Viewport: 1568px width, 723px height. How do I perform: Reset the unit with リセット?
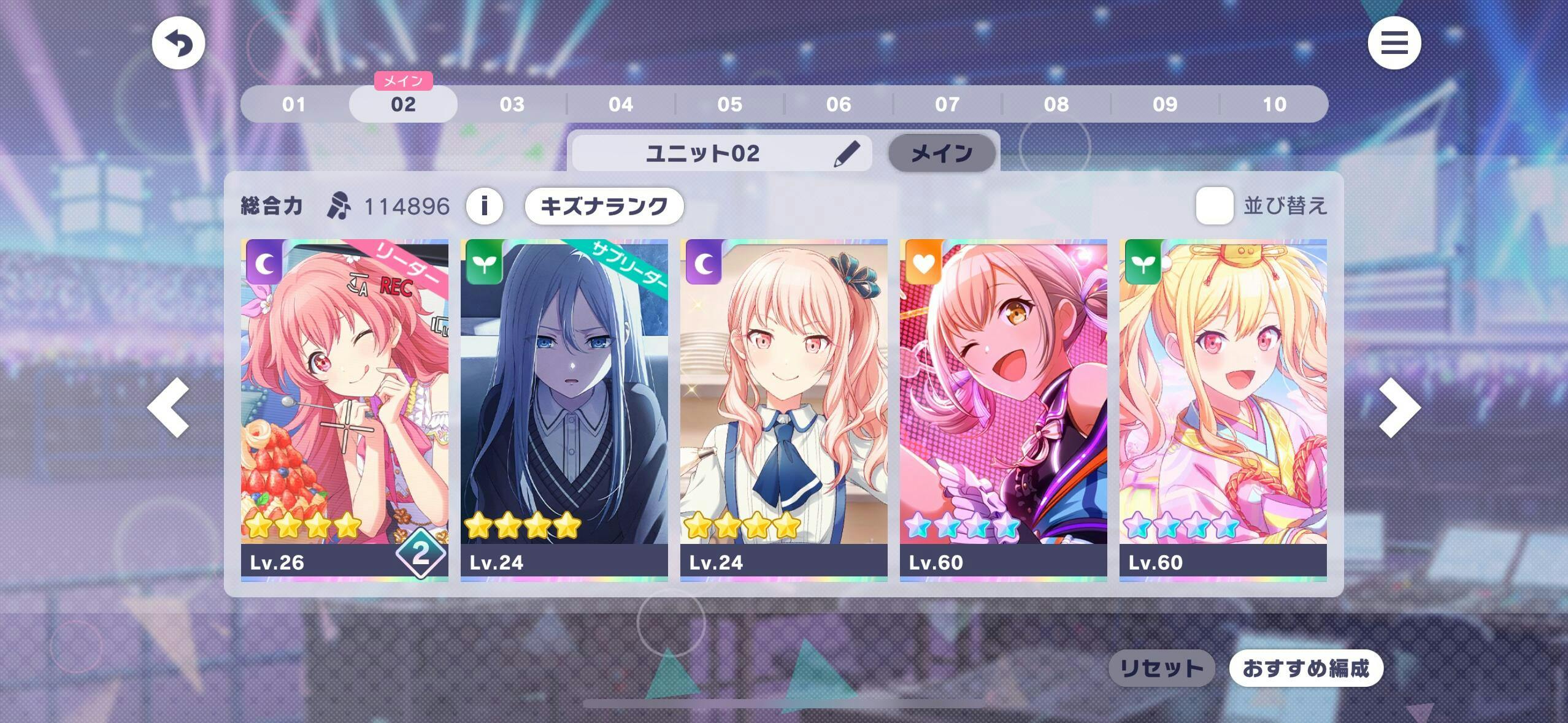point(1161,668)
